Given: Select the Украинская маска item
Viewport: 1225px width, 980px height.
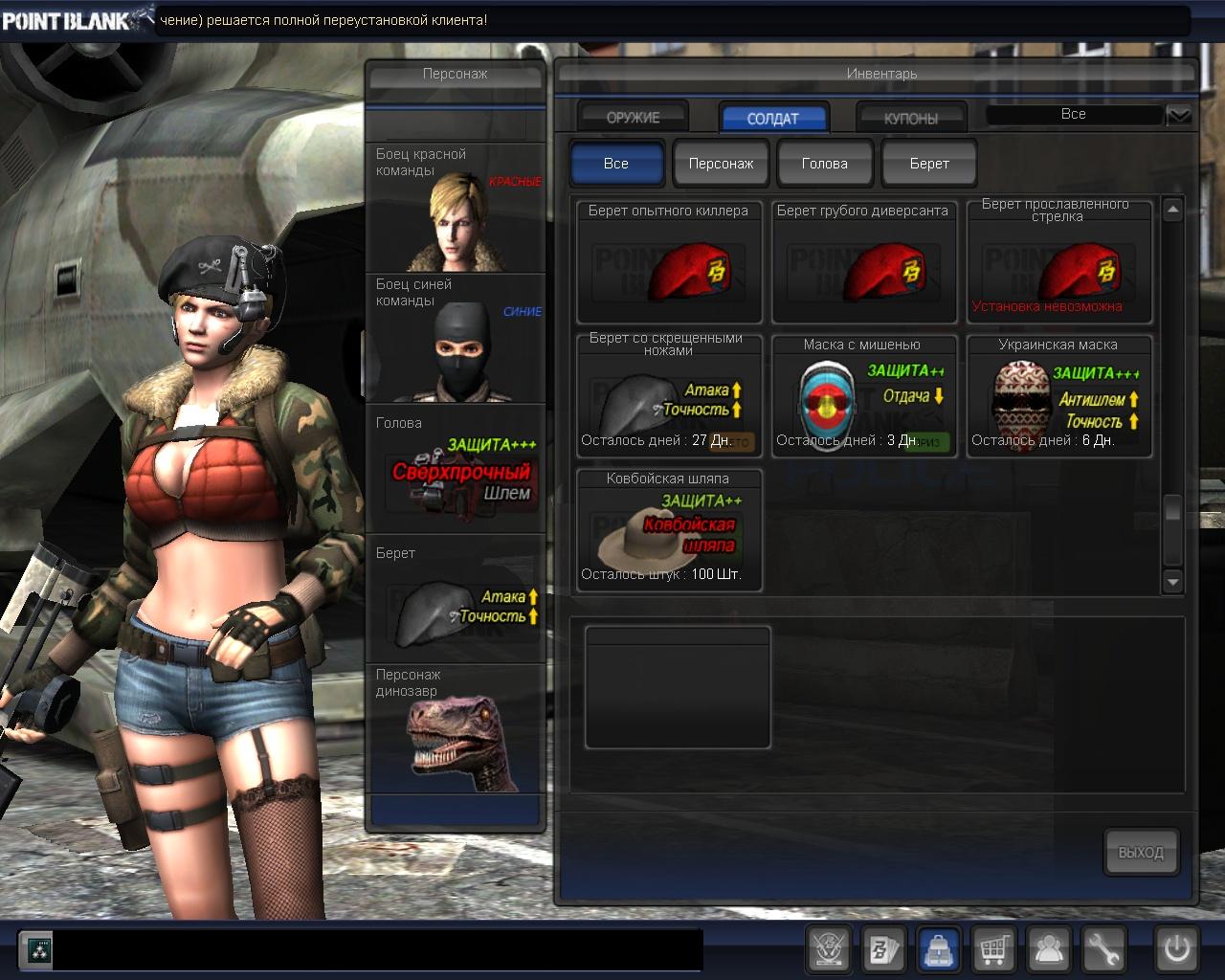Looking at the screenshot, I should [1058, 395].
